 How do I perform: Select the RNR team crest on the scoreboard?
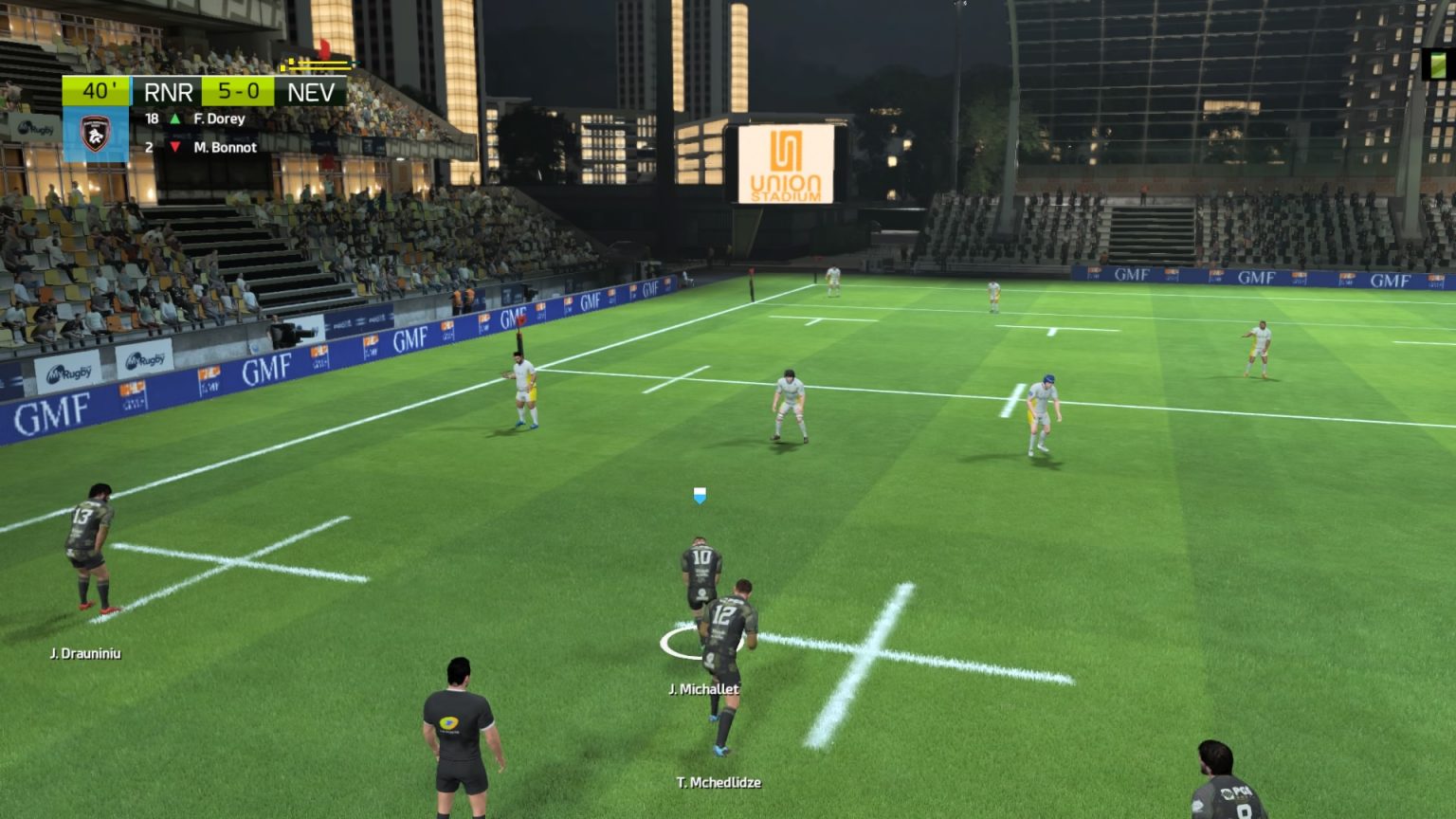point(95,135)
